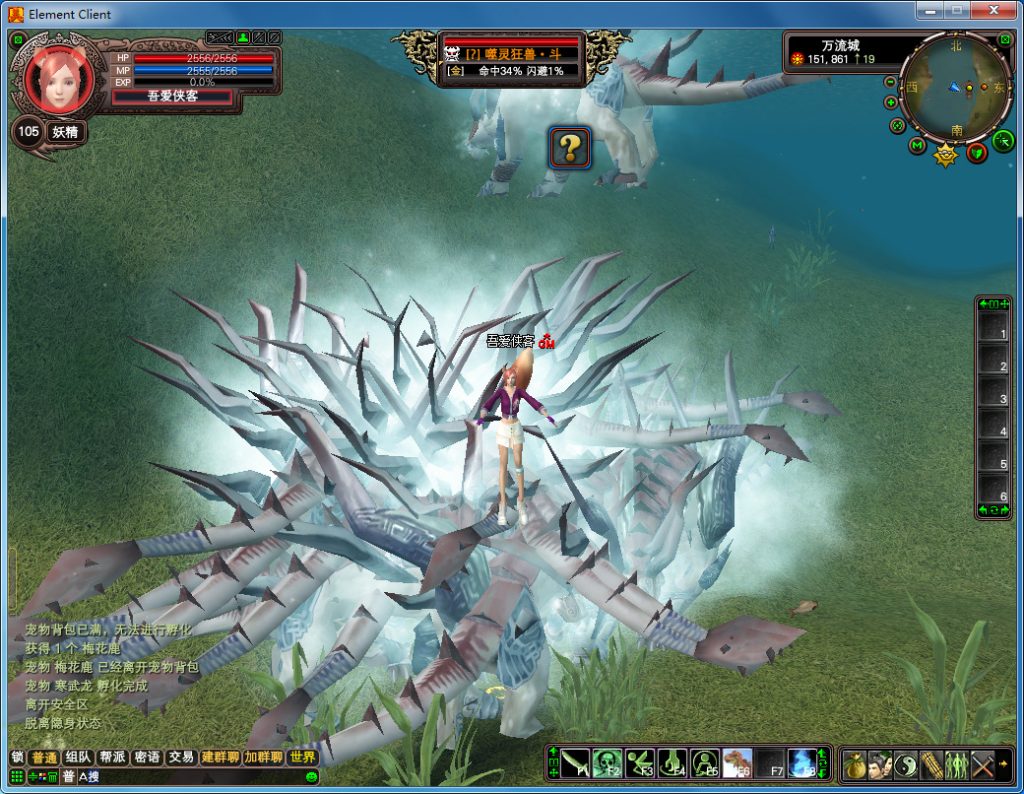The width and height of the screenshot is (1024, 794).
Task: Open the gold pouch inventory bag
Action: pyautogui.click(x=854, y=765)
